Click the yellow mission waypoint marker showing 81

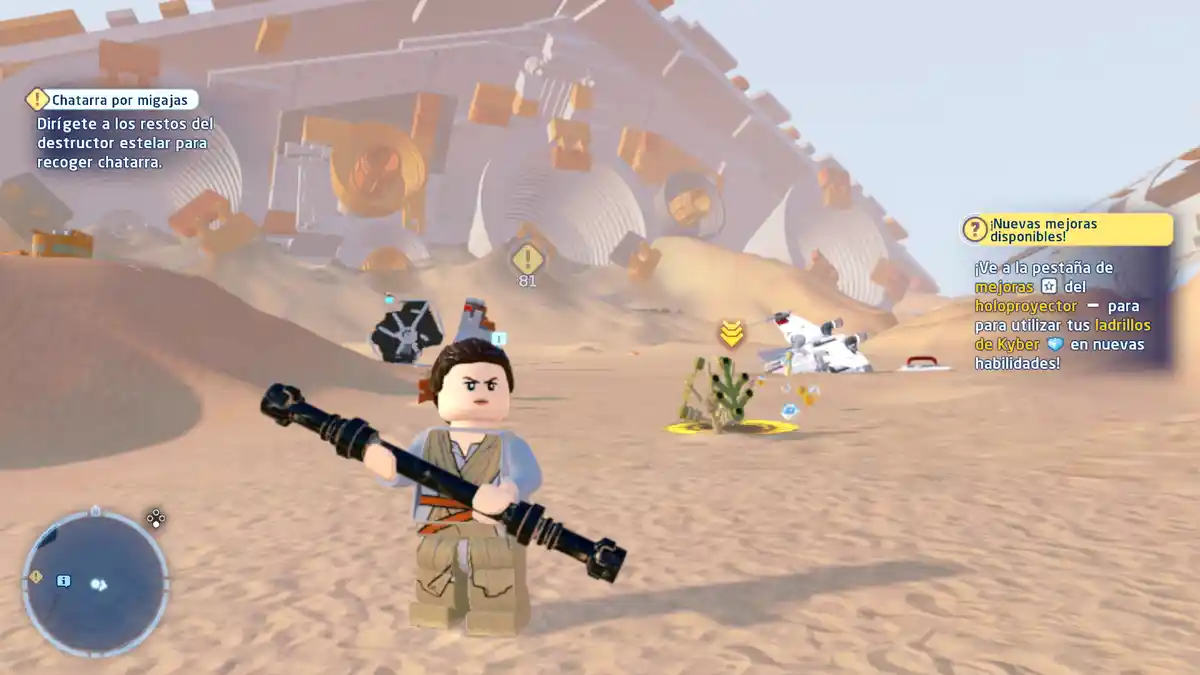(527, 259)
